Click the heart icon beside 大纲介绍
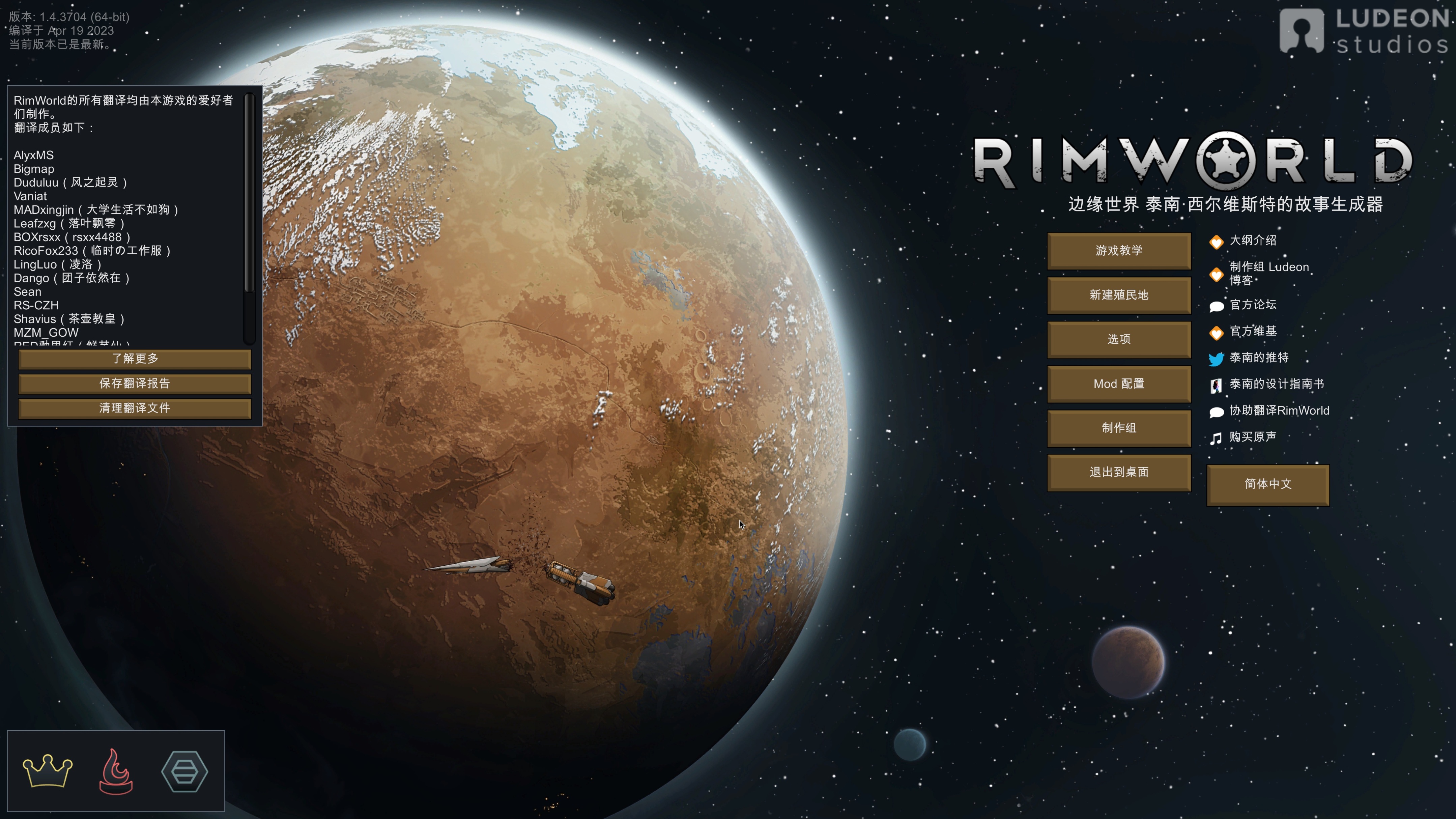The image size is (1456, 819). (x=1216, y=241)
